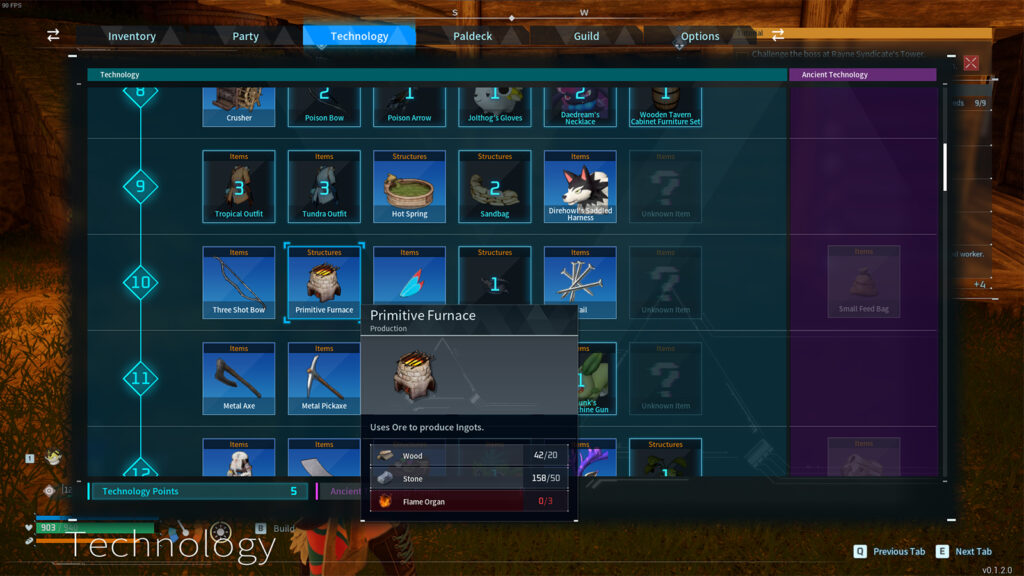Choose the Tundra Outfit technology
Screen dimensions: 1024x576
tap(324, 186)
